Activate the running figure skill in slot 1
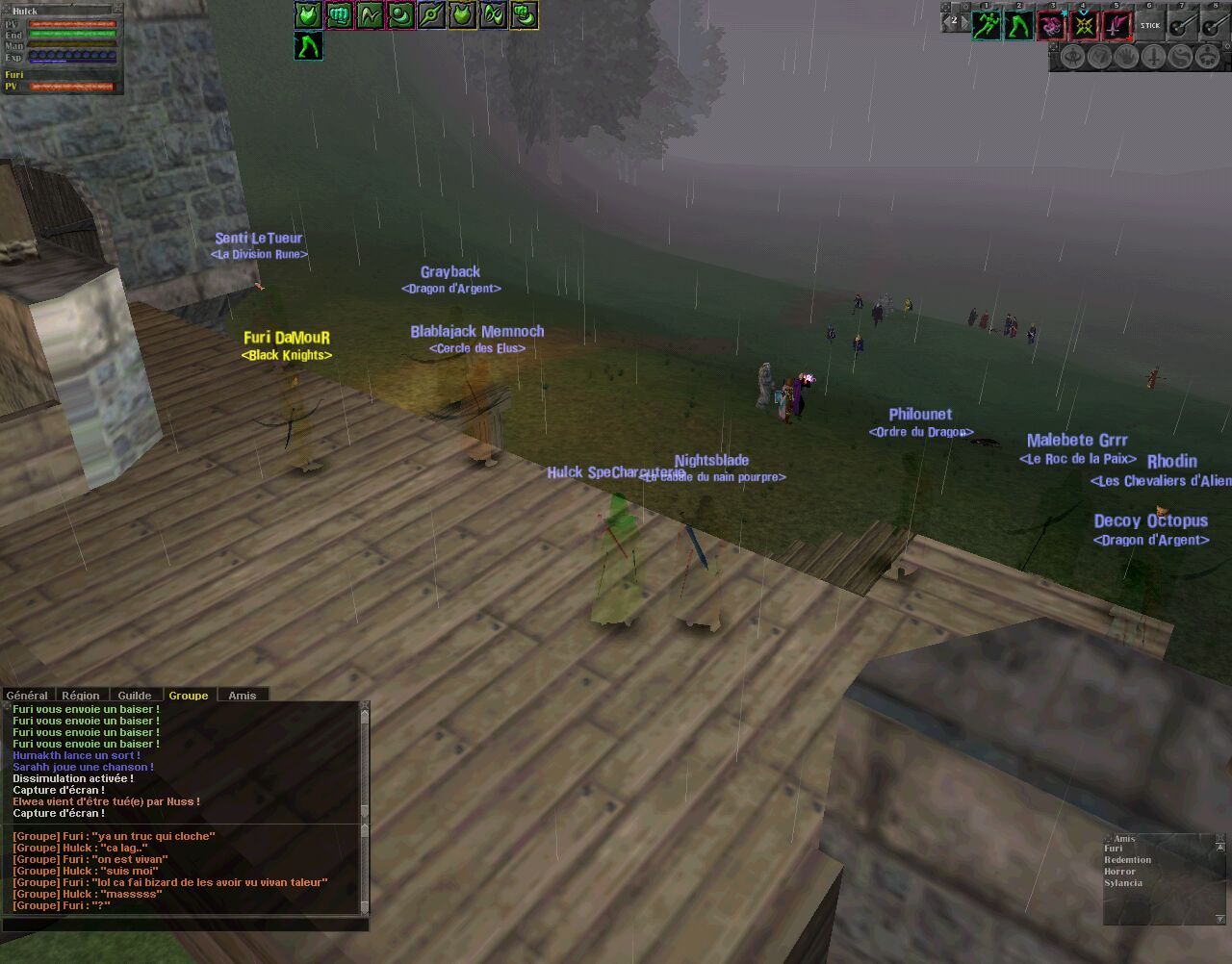The image size is (1232, 964). click(986, 25)
